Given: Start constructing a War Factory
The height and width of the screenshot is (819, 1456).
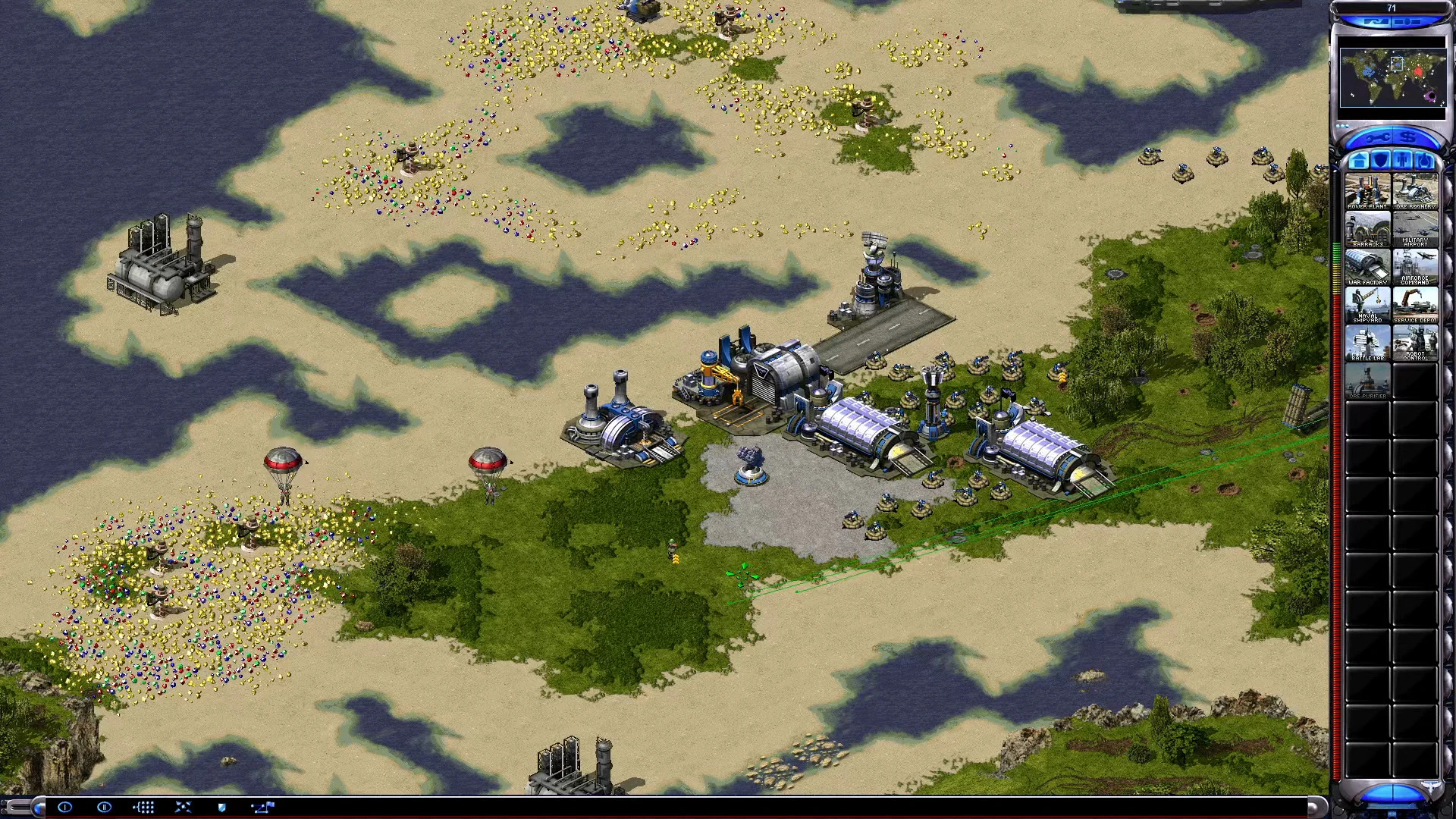Looking at the screenshot, I should [x=1367, y=266].
